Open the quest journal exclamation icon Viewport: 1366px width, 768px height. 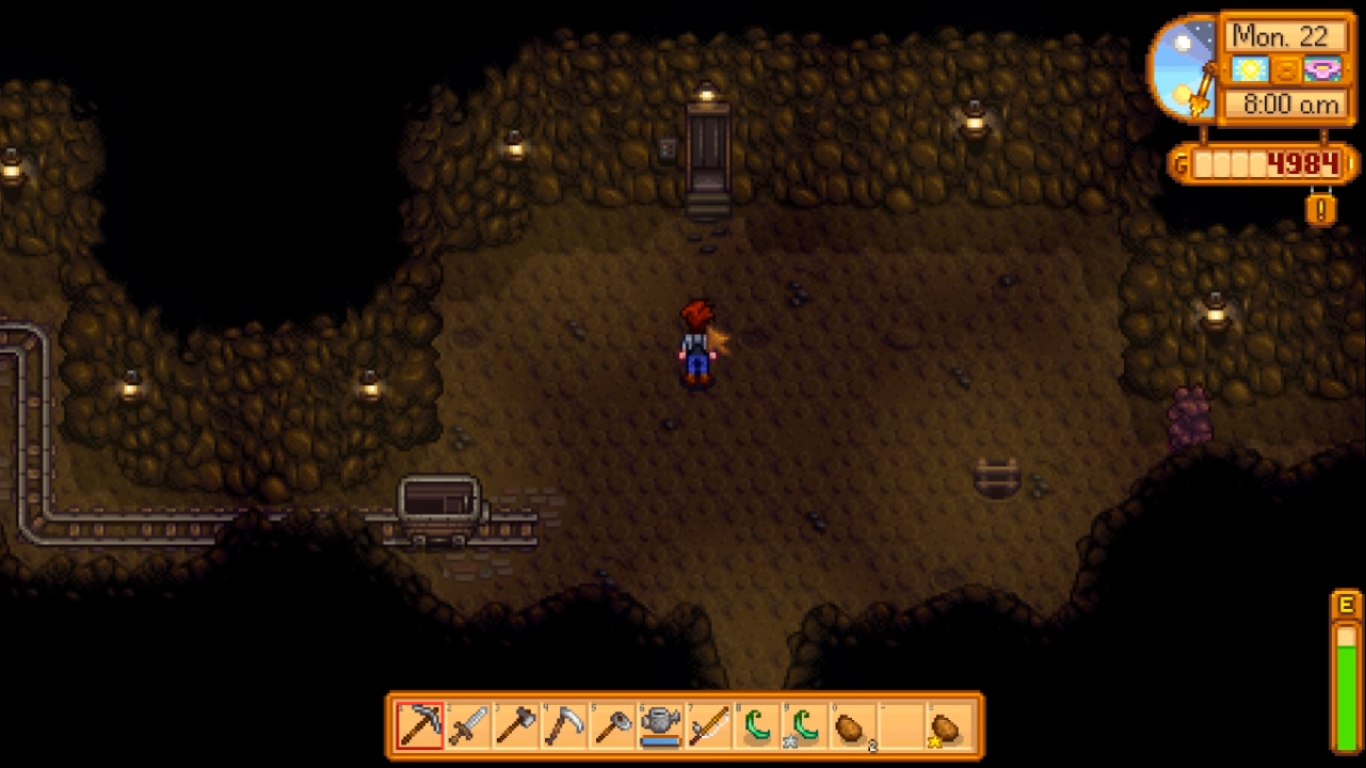coord(1321,209)
